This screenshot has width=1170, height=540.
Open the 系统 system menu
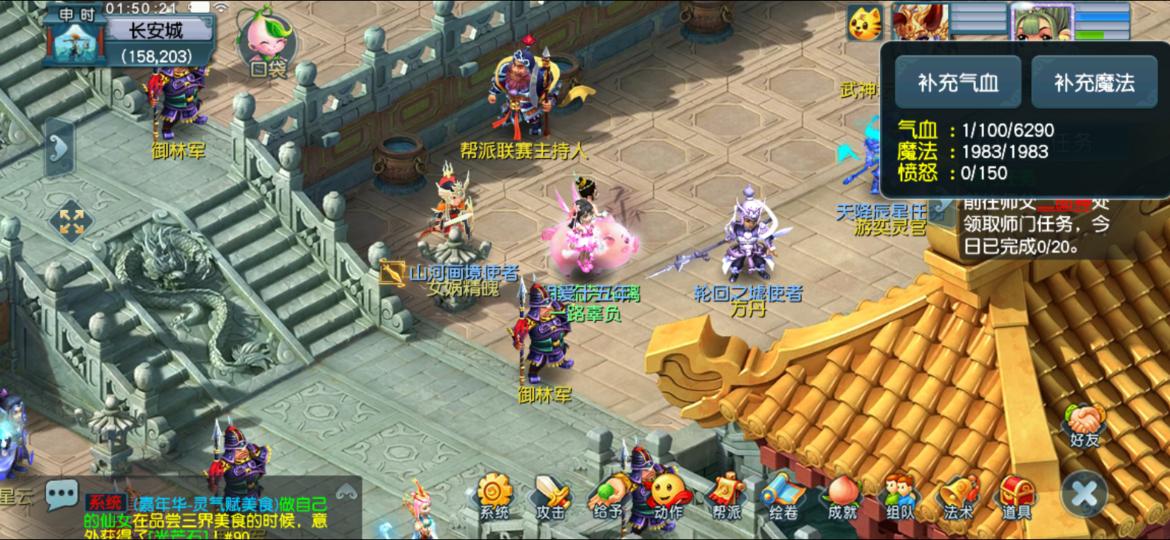[x=494, y=495]
